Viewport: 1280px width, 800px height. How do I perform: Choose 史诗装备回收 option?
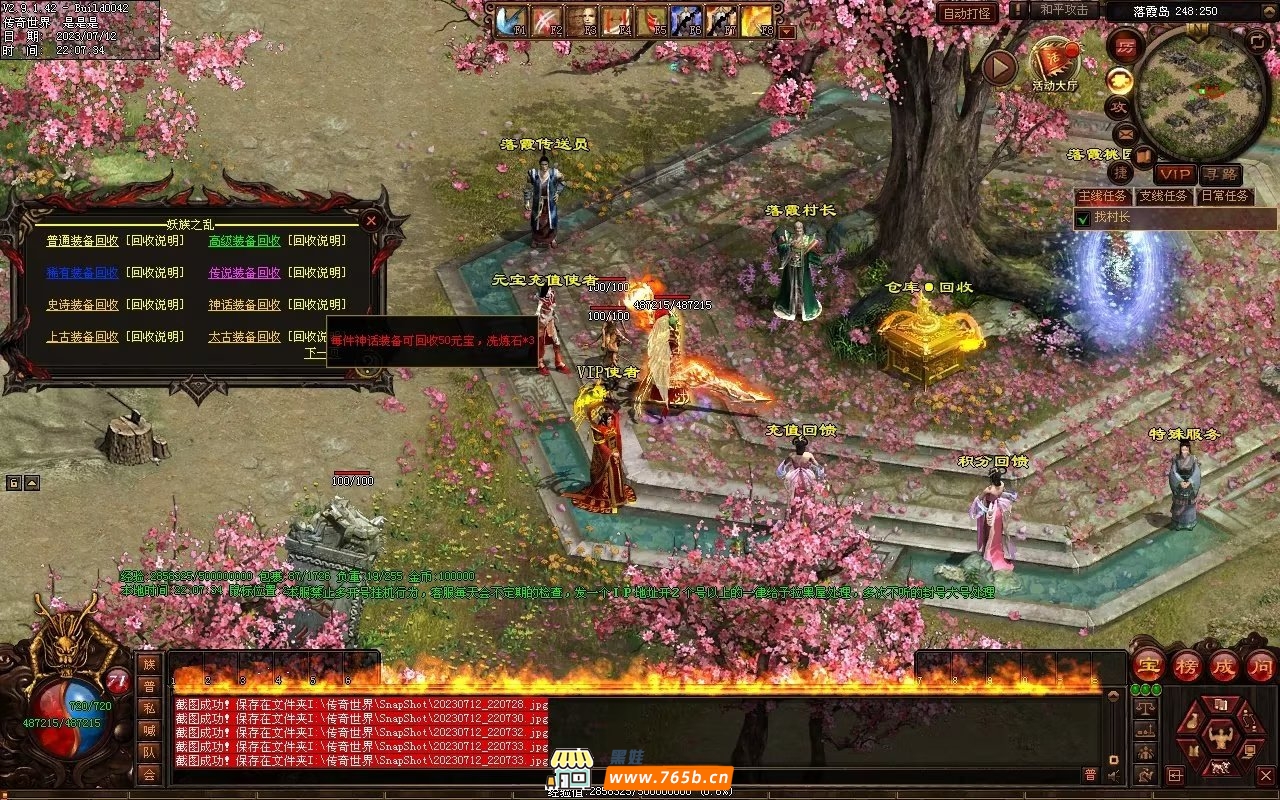[x=82, y=305]
